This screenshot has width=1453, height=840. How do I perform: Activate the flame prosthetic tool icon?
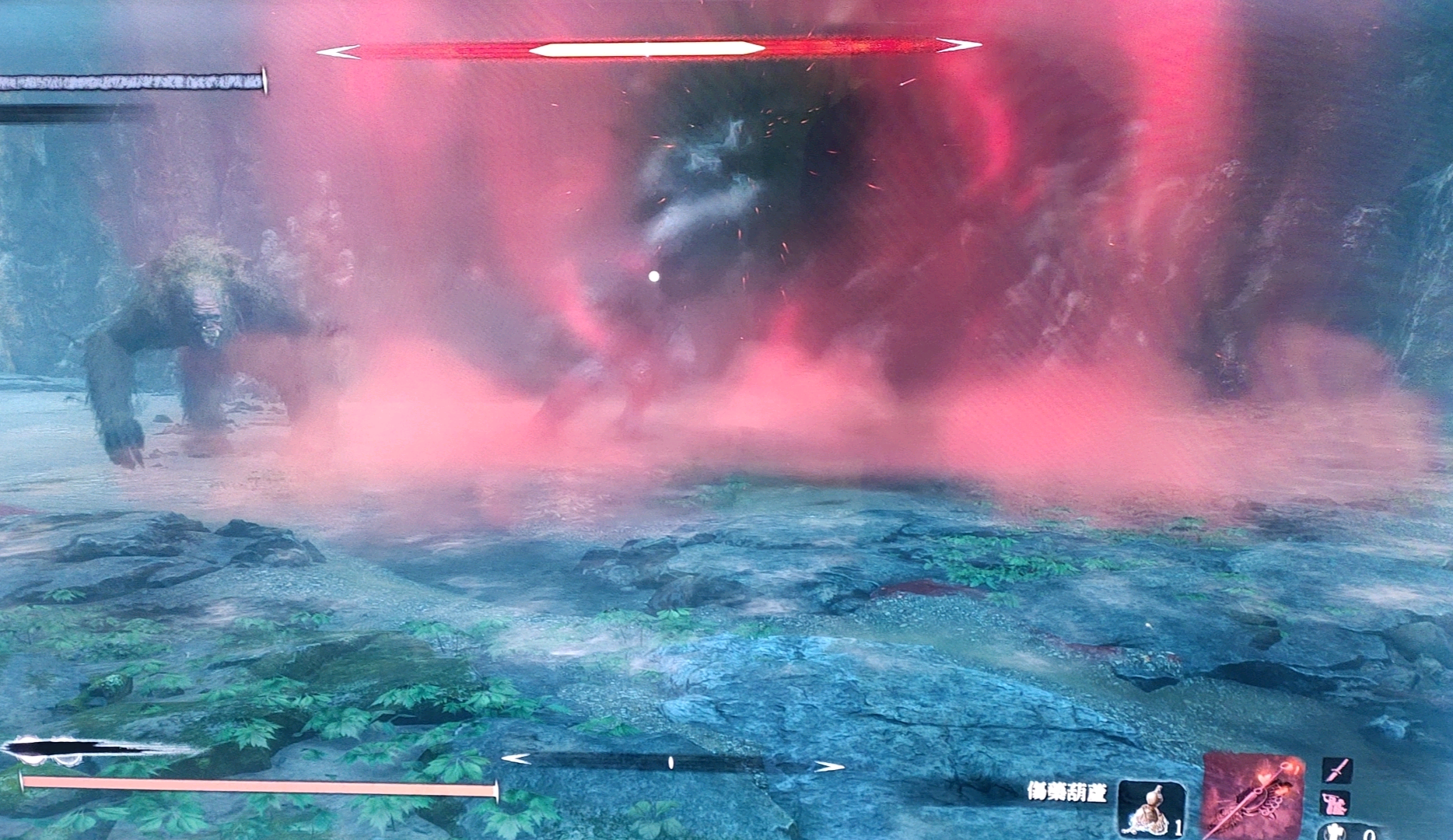point(1252,797)
